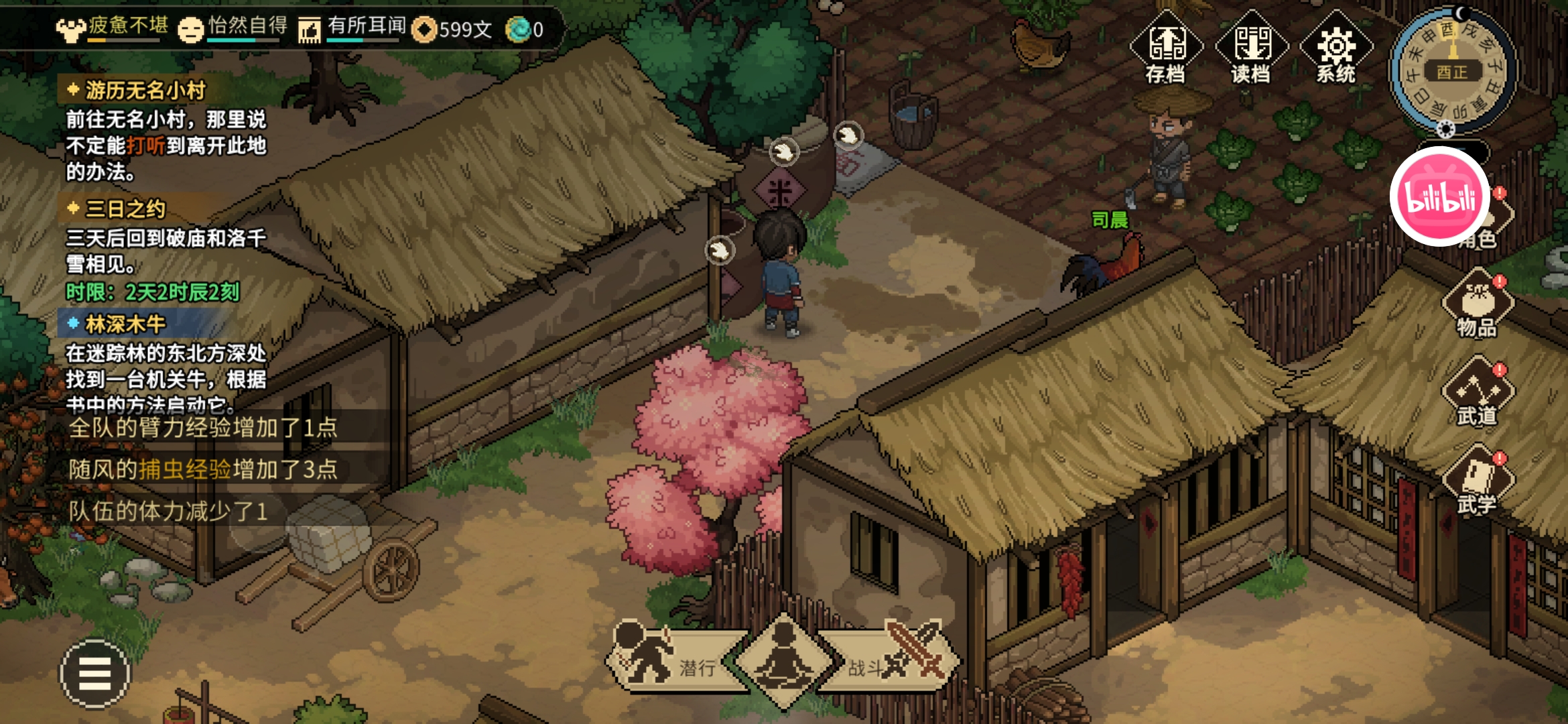
Task: Open the 武道 martial path screen
Action: click(x=1478, y=393)
